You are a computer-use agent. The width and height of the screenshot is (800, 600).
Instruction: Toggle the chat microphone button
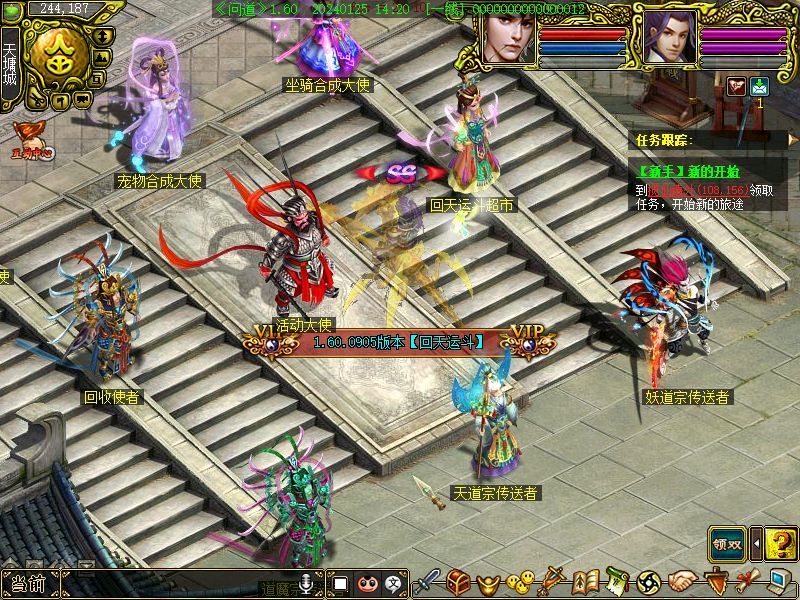point(316,584)
